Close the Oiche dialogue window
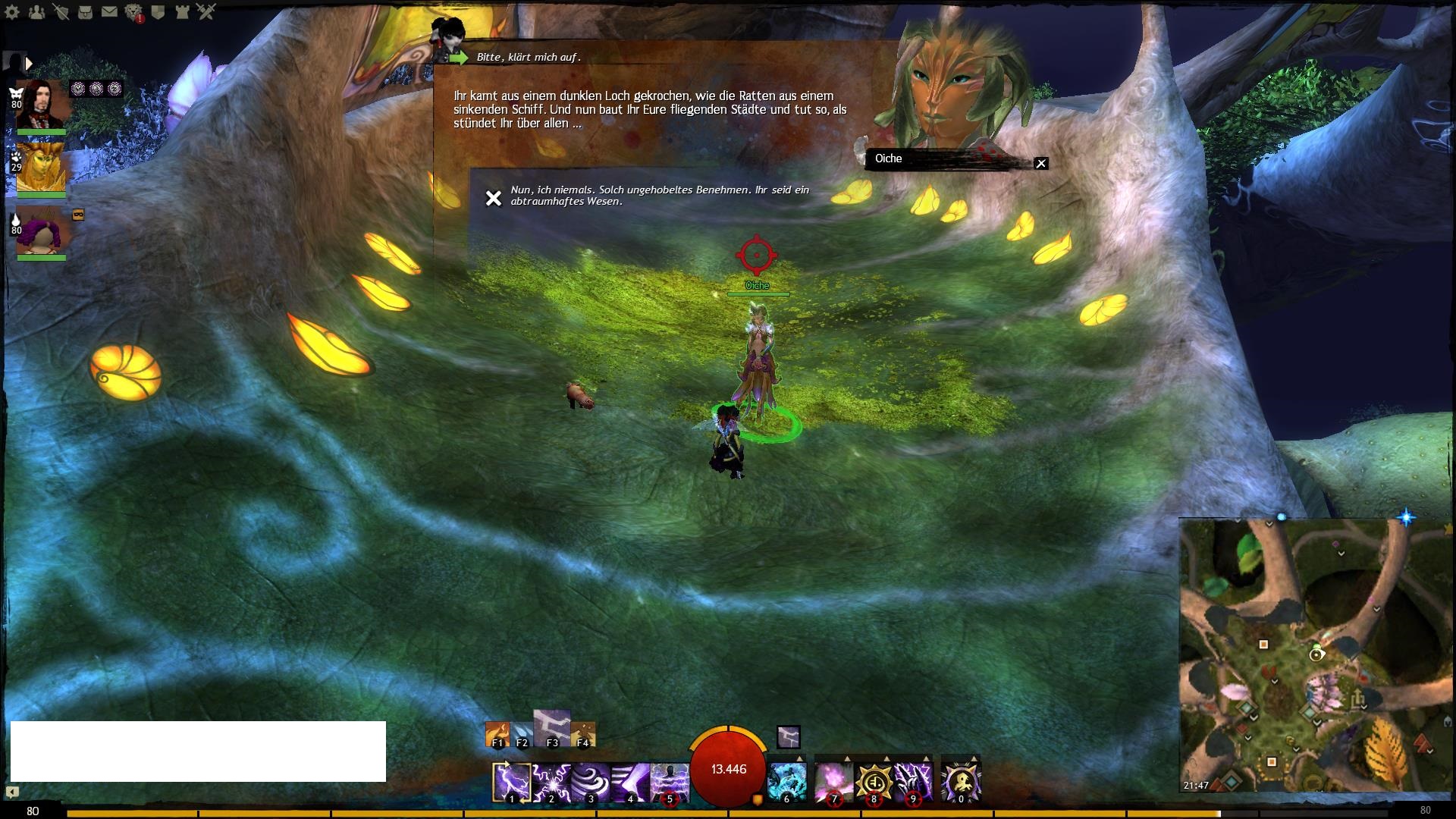Viewport: 1456px width, 819px height. click(1041, 163)
